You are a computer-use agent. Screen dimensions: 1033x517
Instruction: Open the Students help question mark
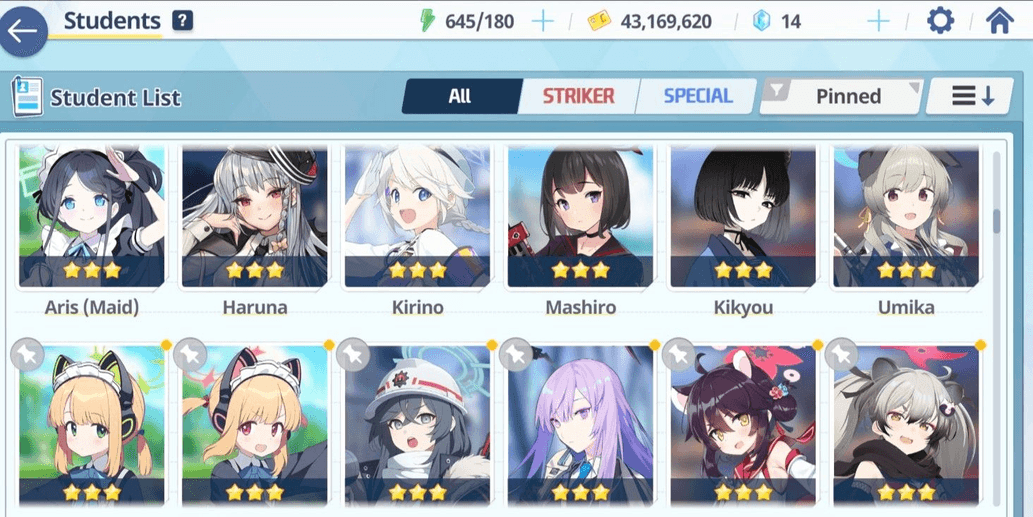pos(182,20)
